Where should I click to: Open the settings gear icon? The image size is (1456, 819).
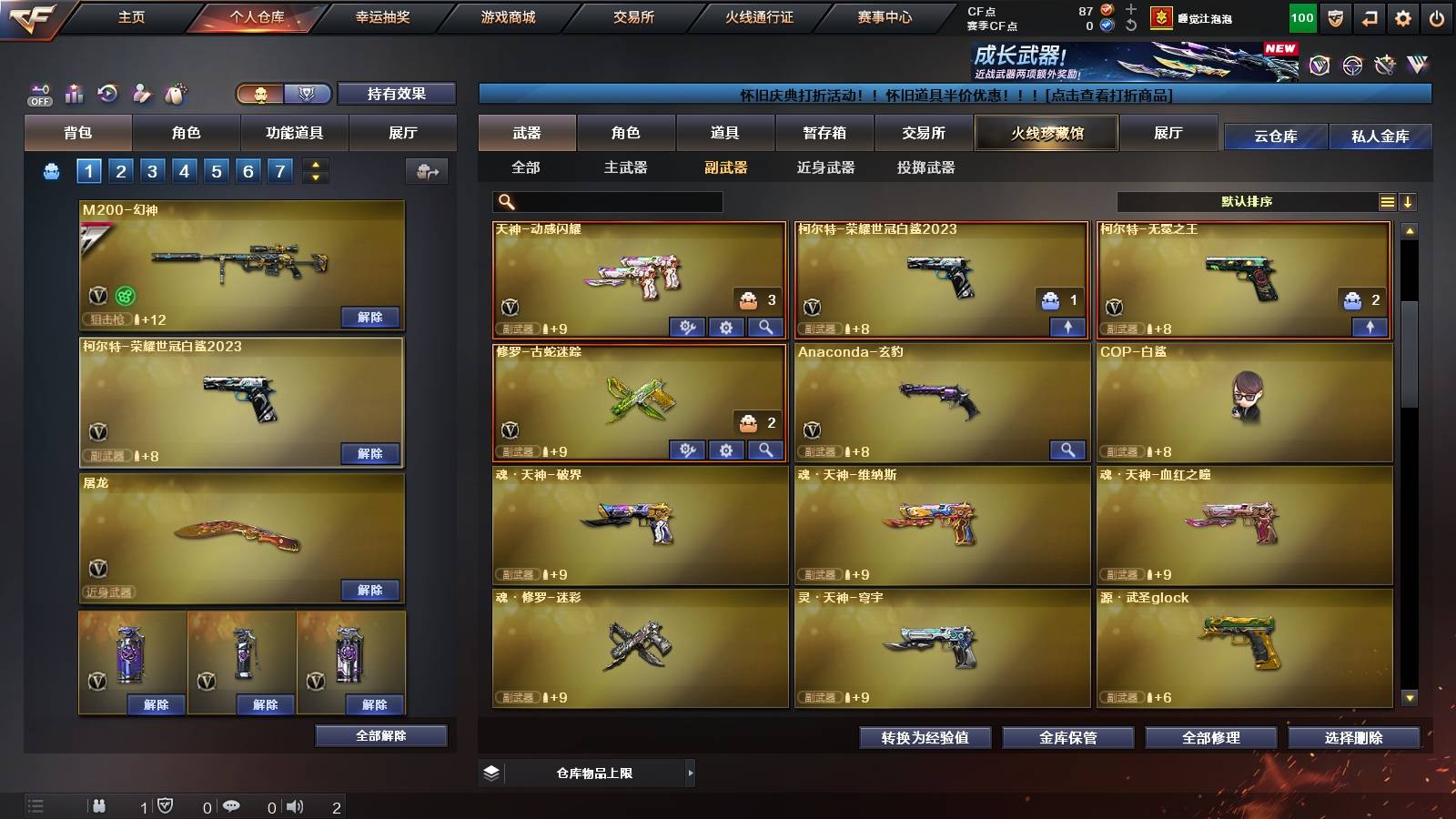click(1402, 16)
